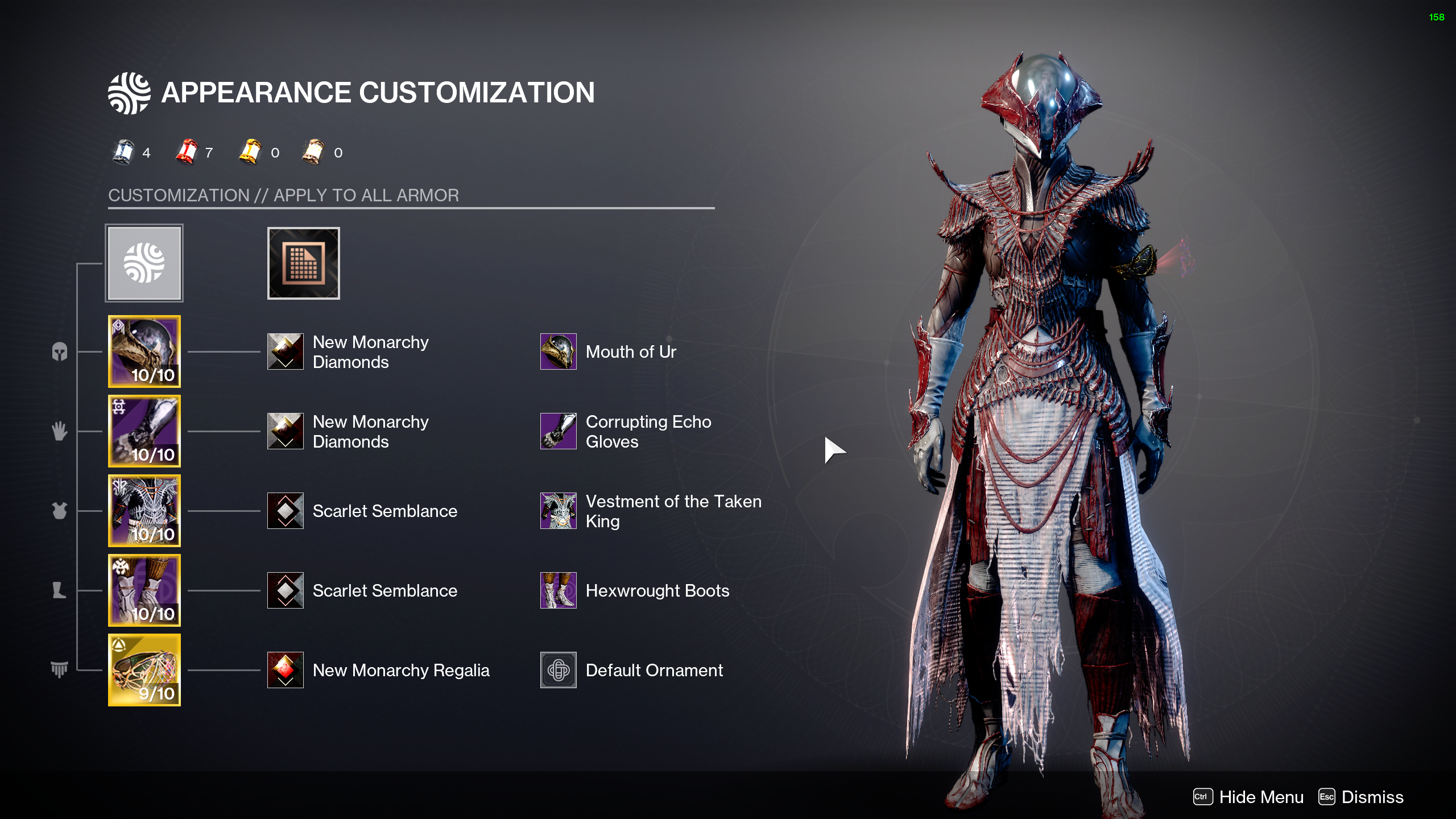Open the Apply to All Armor grid tile
The image size is (1456, 819).
303,263
